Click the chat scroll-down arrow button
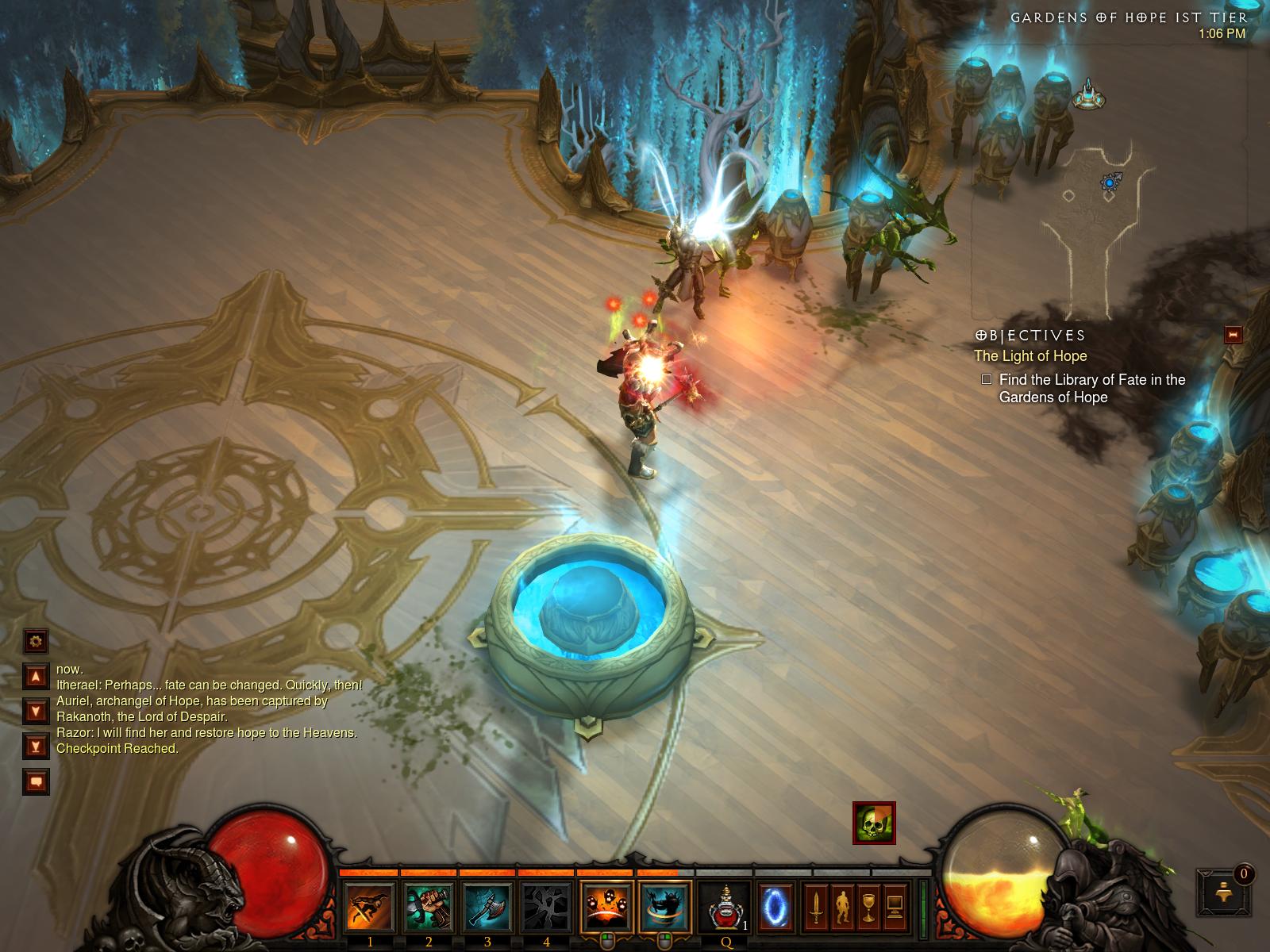The height and width of the screenshot is (952, 1270). coord(36,711)
